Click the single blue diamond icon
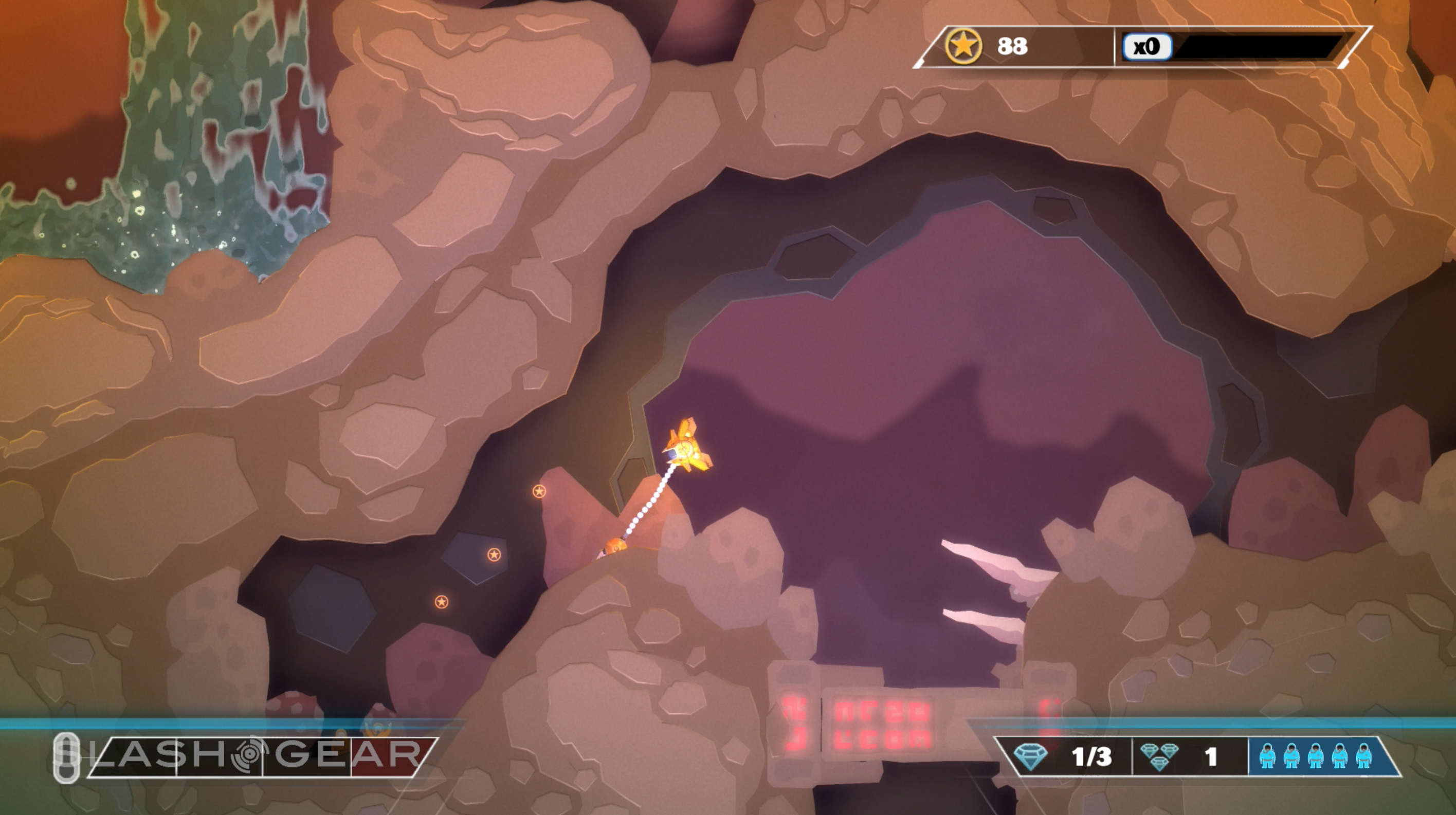Screen dimensions: 1456x815 click(1030, 756)
